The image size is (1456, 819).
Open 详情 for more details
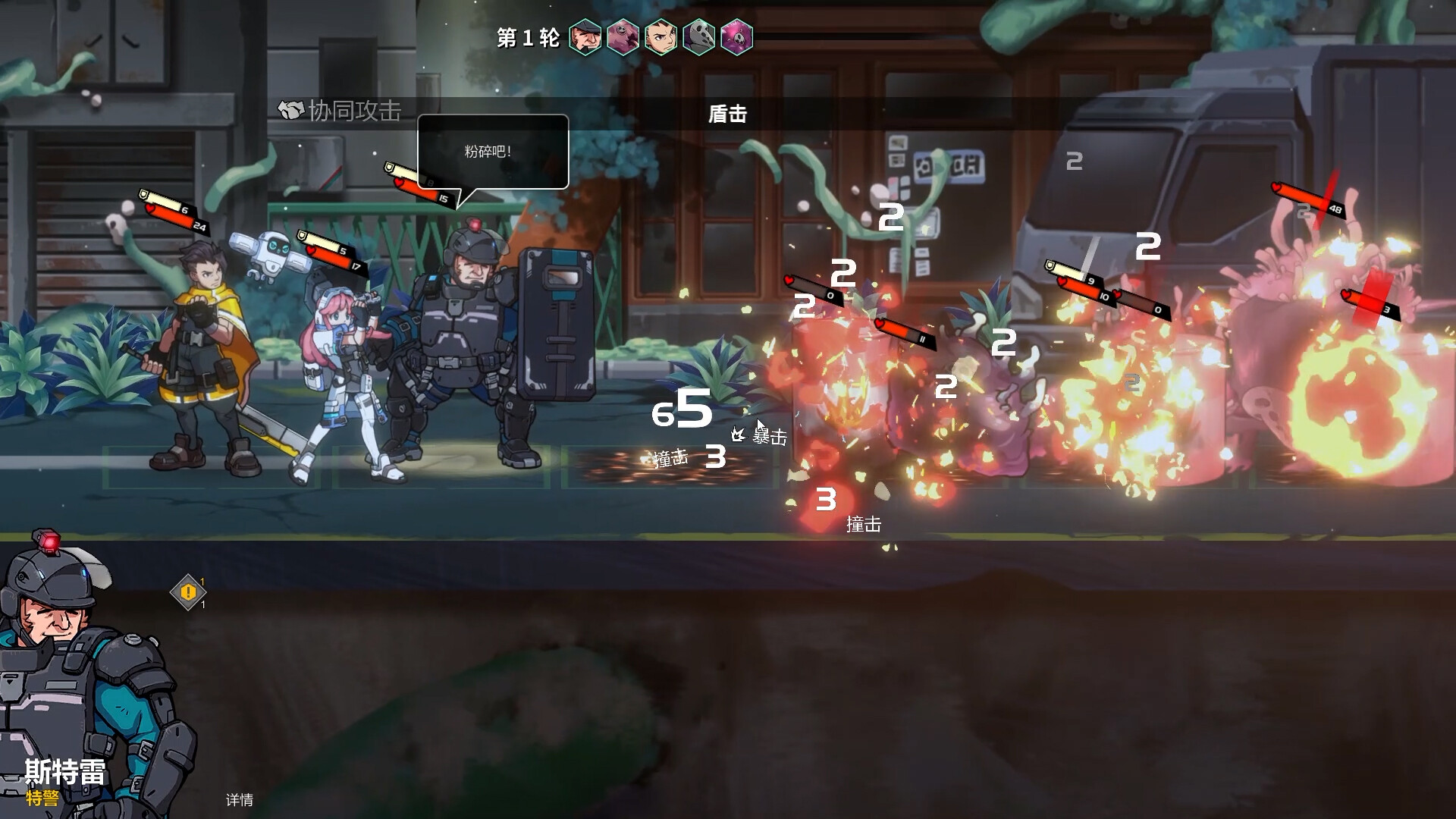(x=239, y=800)
